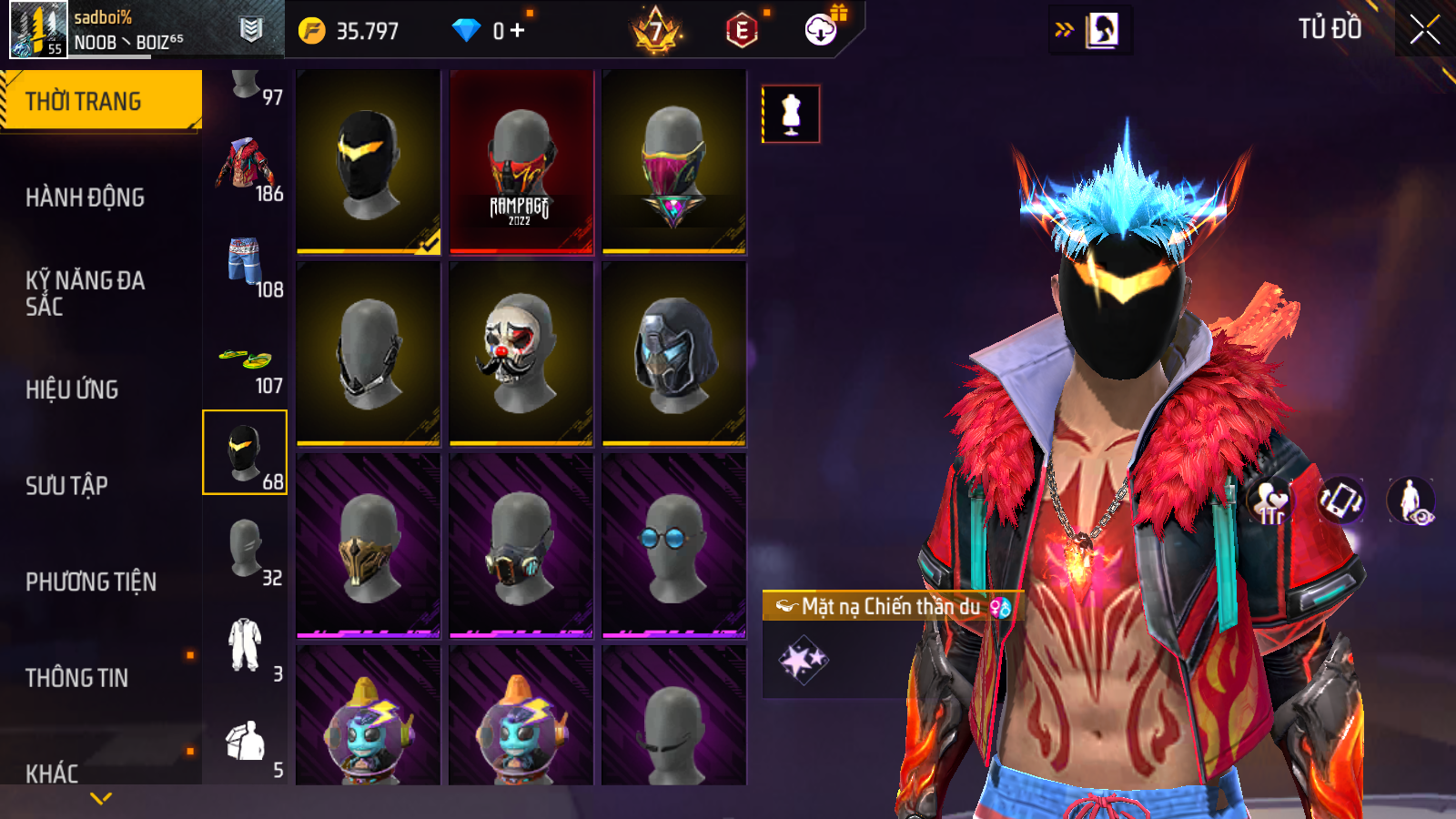Select the jacket category with 186 items
This screenshot has height=819, width=1456.
(x=245, y=169)
